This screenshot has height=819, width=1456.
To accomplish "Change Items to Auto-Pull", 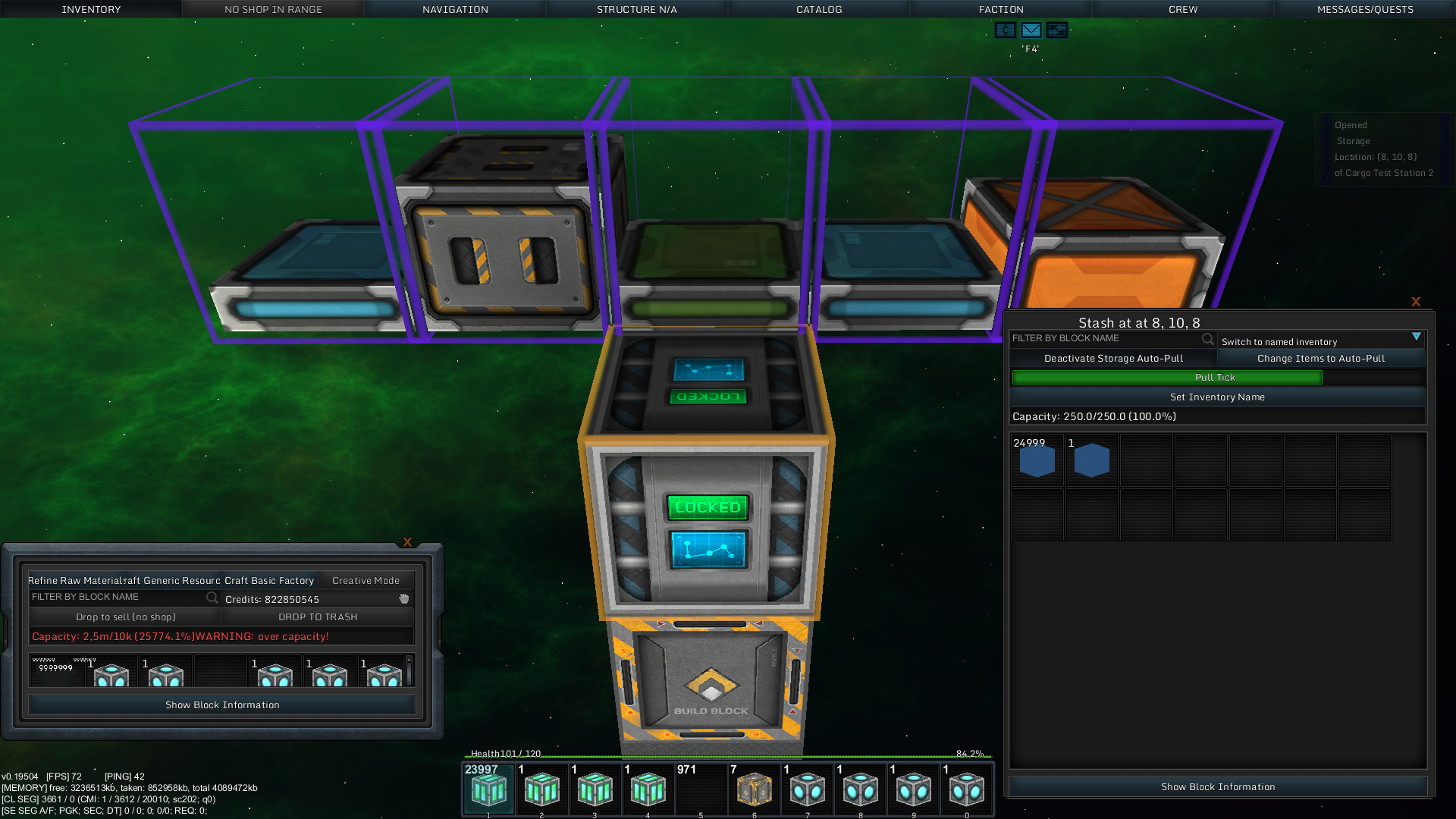I will click(1321, 358).
